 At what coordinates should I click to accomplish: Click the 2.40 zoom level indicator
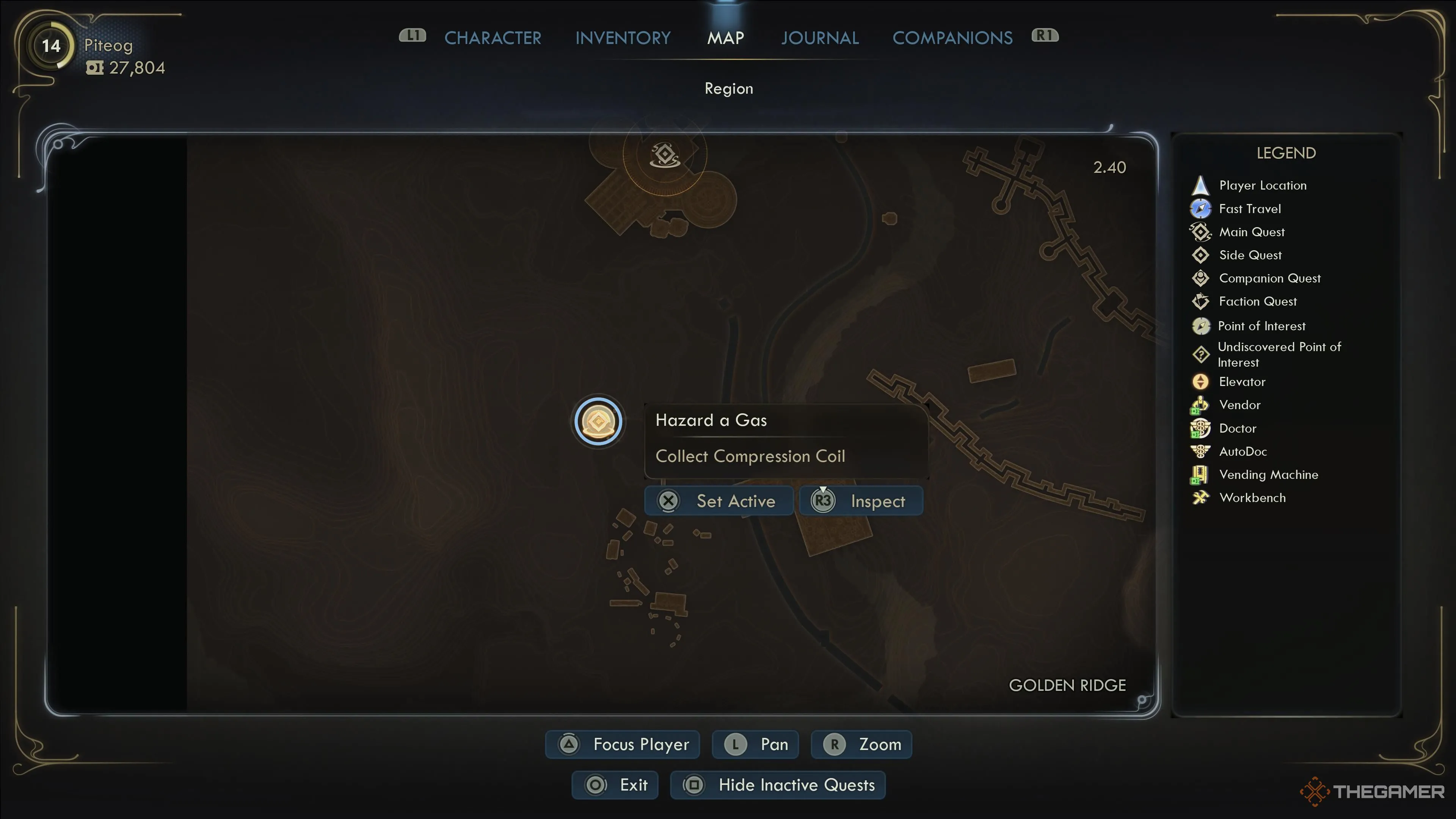(x=1109, y=167)
